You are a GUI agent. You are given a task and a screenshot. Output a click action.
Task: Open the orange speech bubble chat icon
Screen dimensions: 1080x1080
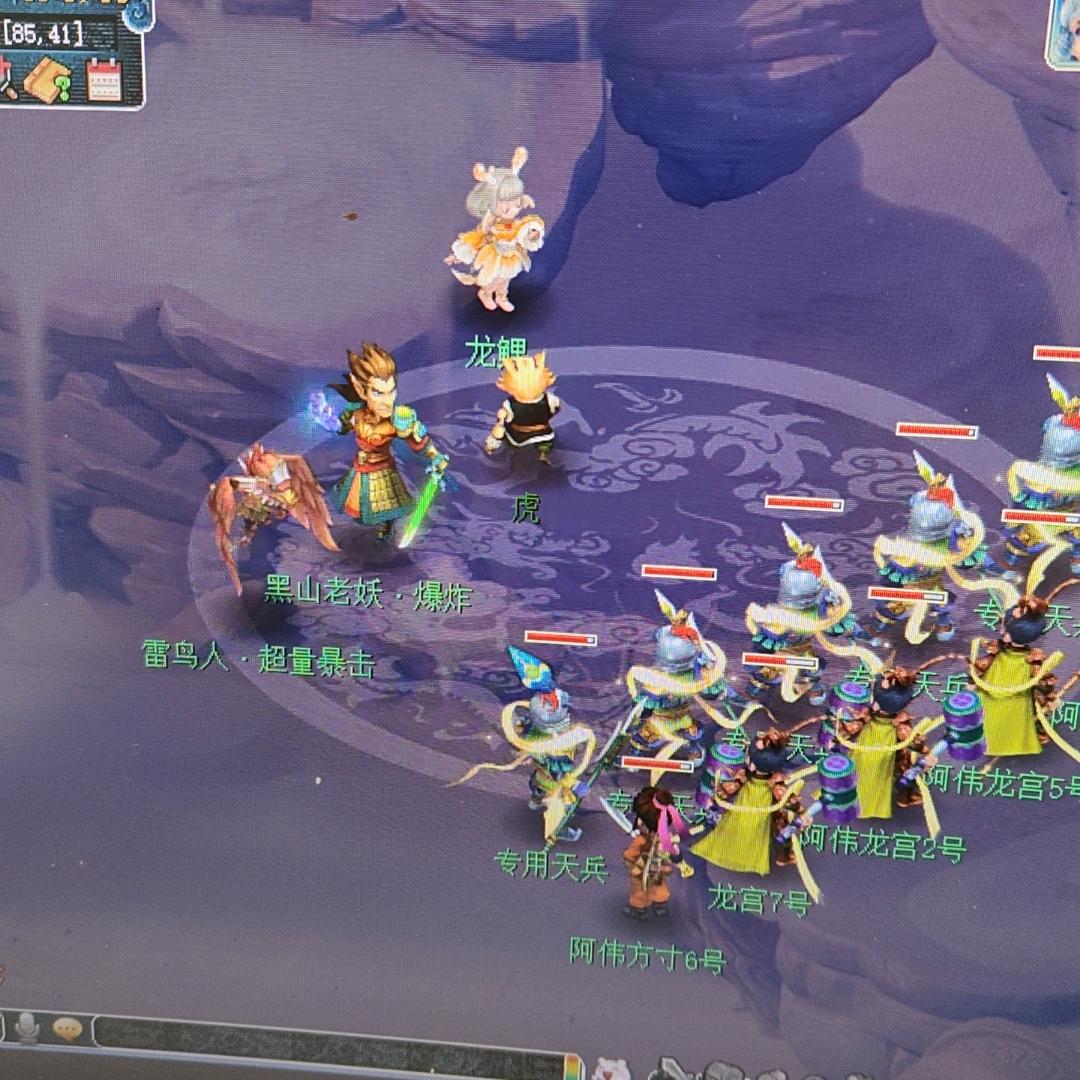[68, 1029]
